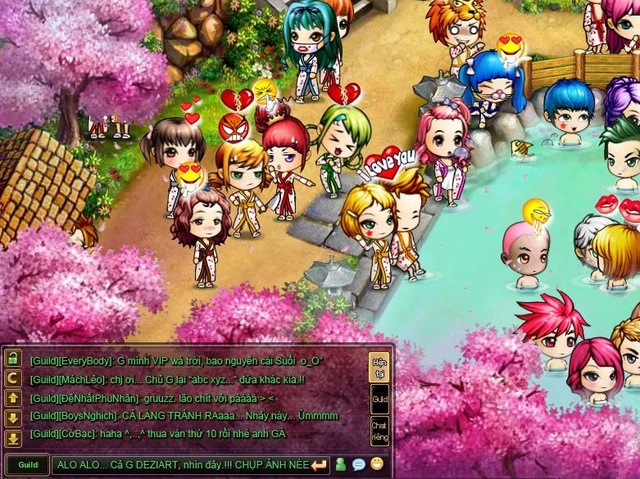Click the chat scroll-up arrow
Screen dimensions: 640x479
14,398
